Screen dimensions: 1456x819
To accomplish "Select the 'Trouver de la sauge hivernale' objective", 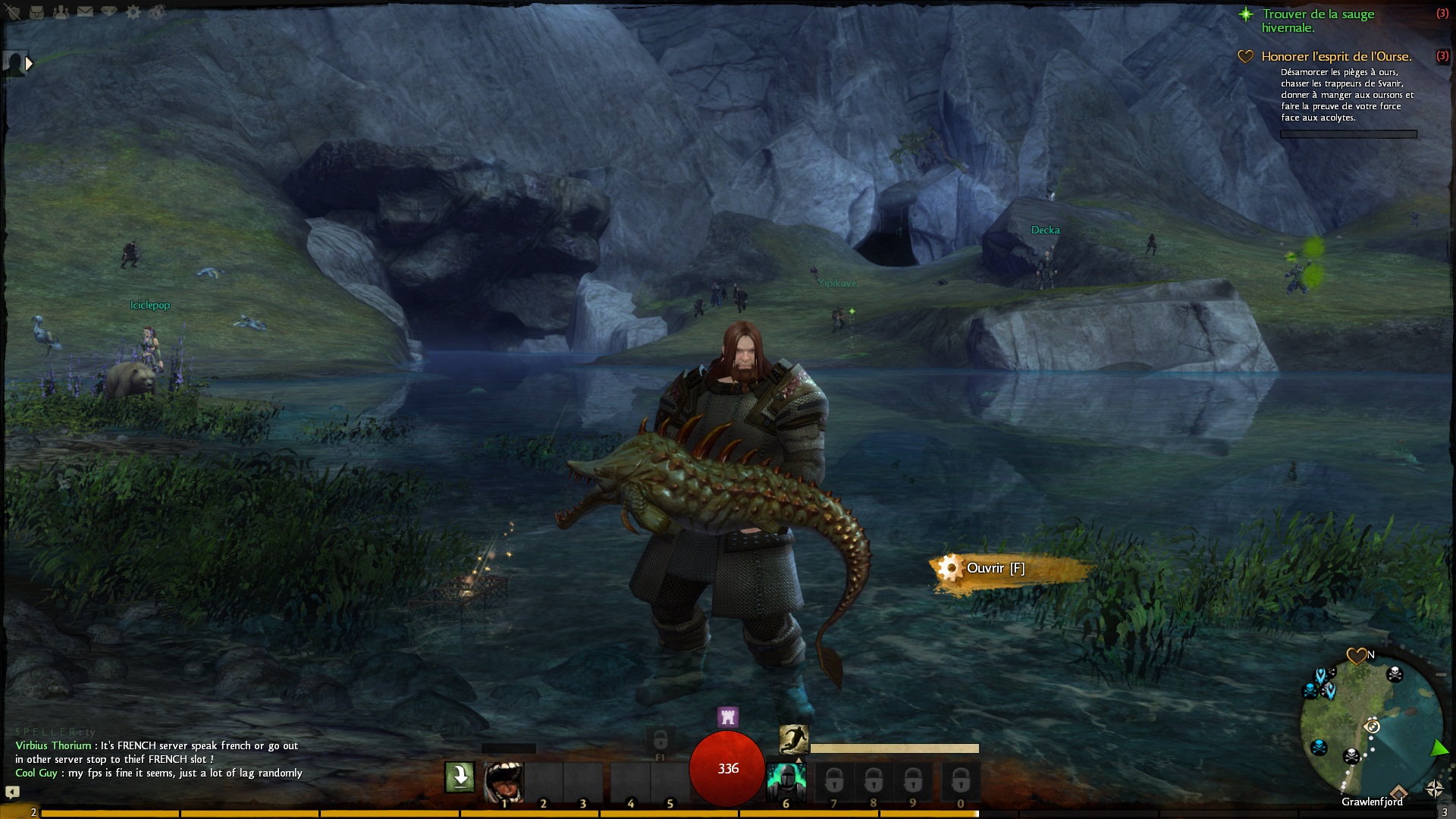I will pyautogui.click(x=1318, y=20).
